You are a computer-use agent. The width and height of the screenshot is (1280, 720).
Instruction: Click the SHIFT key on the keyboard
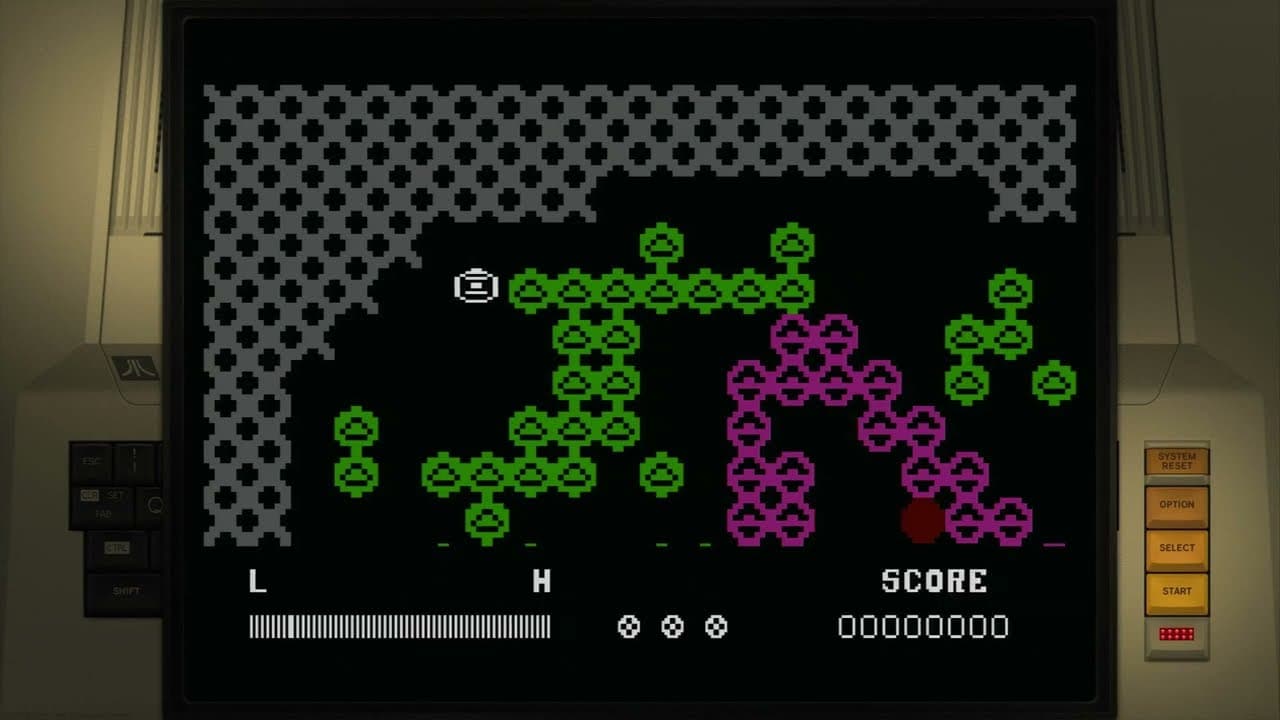click(126, 591)
